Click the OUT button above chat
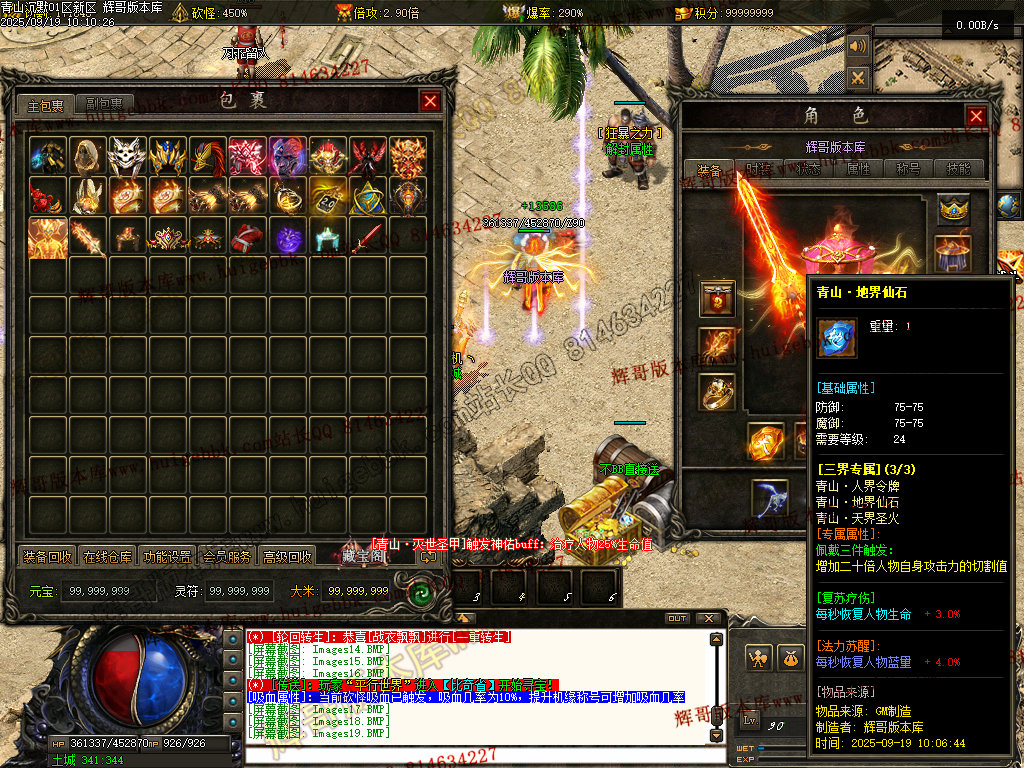This screenshot has width=1024, height=768. (x=677, y=618)
